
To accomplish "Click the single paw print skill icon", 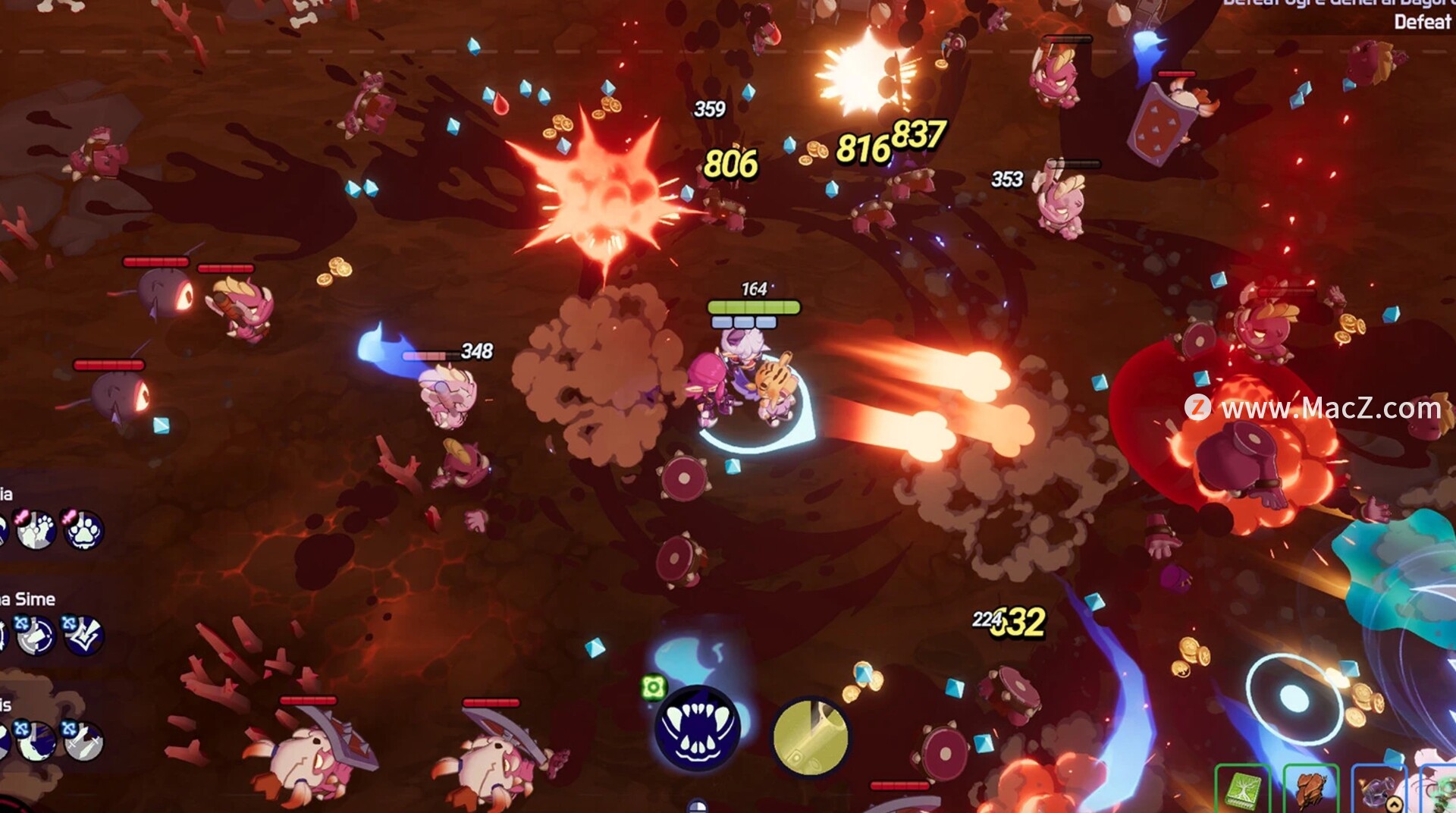I will [82, 530].
